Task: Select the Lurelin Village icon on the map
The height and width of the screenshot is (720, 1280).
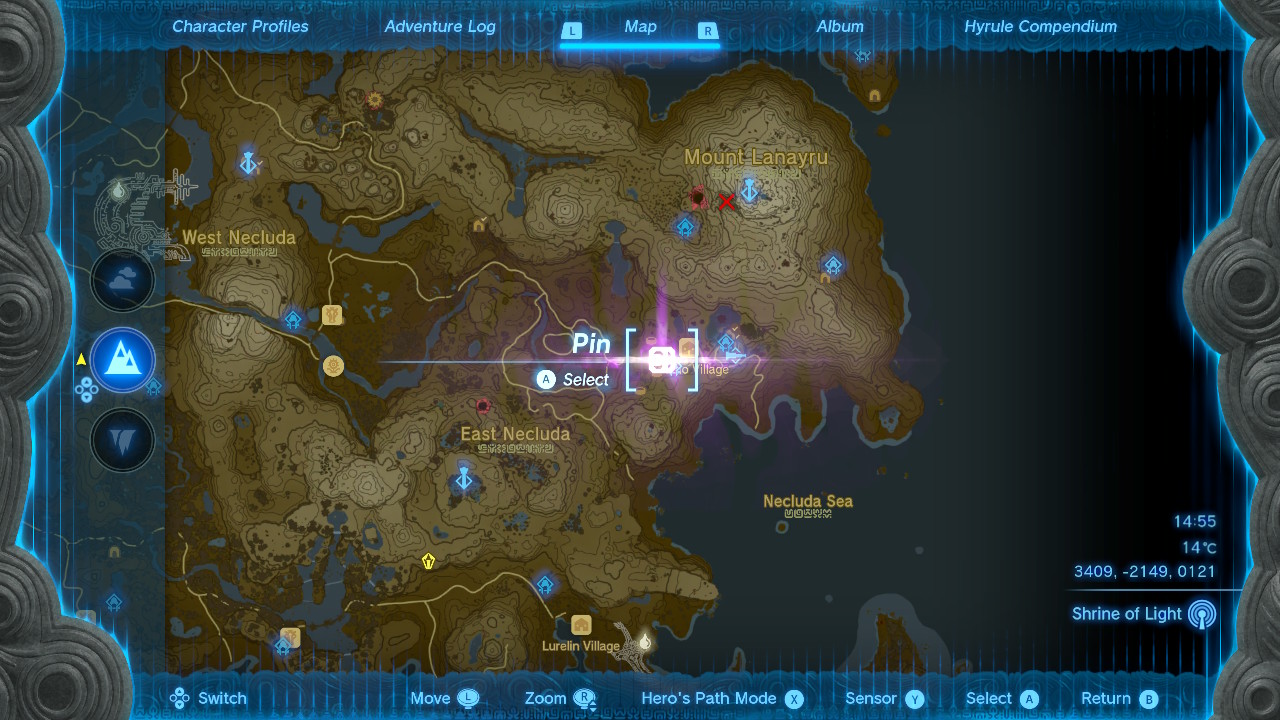Action: pyautogui.click(x=582, y=623)
